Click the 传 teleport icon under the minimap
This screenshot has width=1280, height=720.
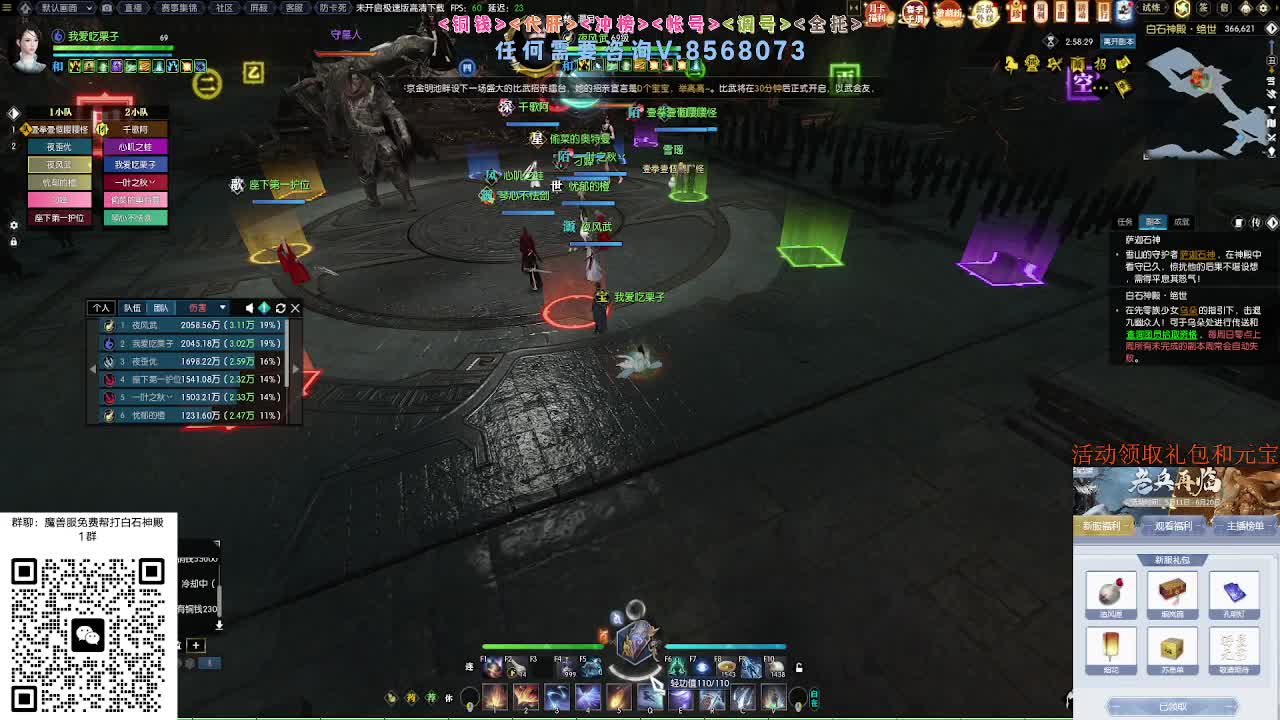[x=1256, y=221]
